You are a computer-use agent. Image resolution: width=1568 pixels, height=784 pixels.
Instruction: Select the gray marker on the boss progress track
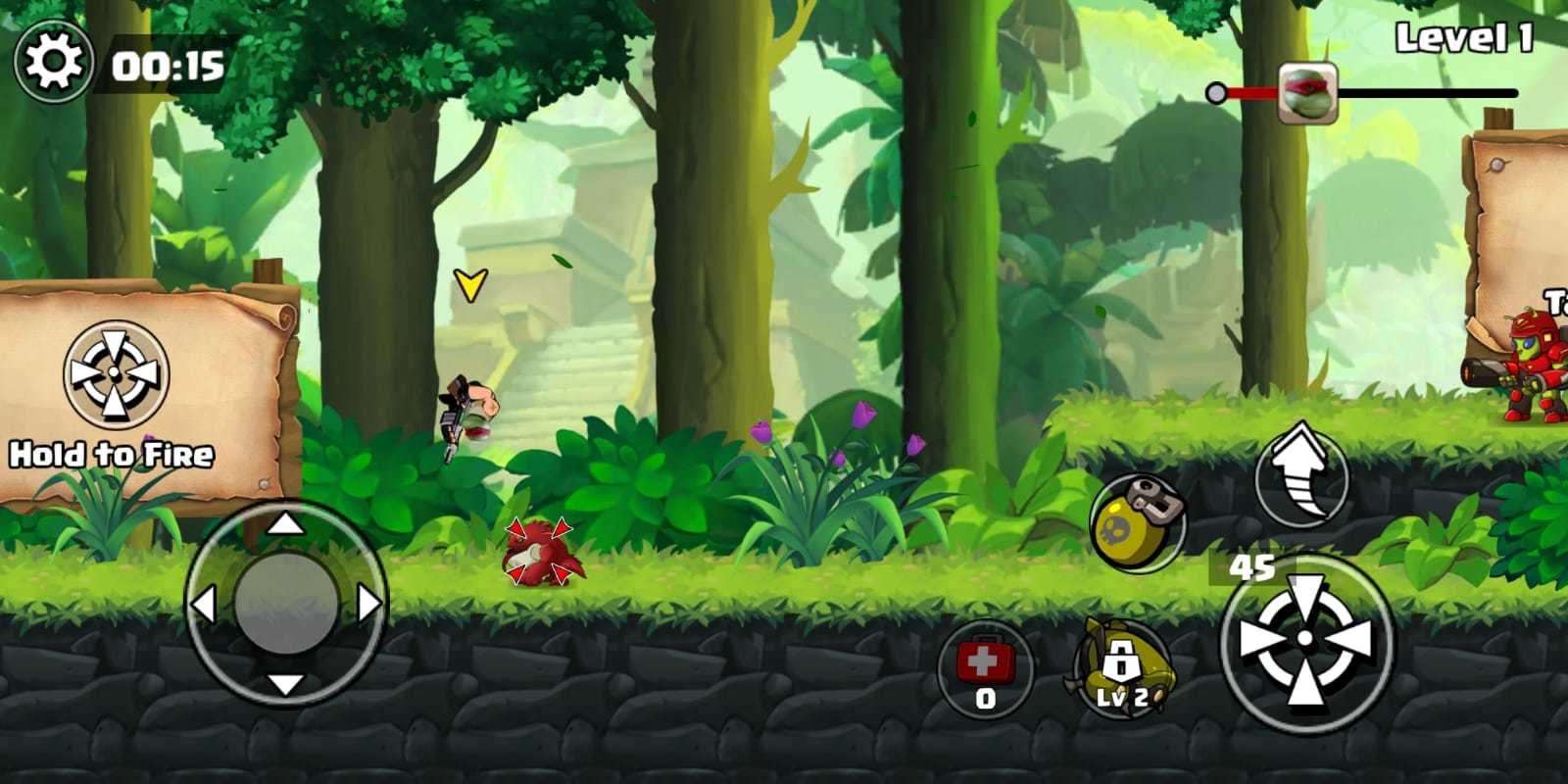click(x=1215, y=94)
